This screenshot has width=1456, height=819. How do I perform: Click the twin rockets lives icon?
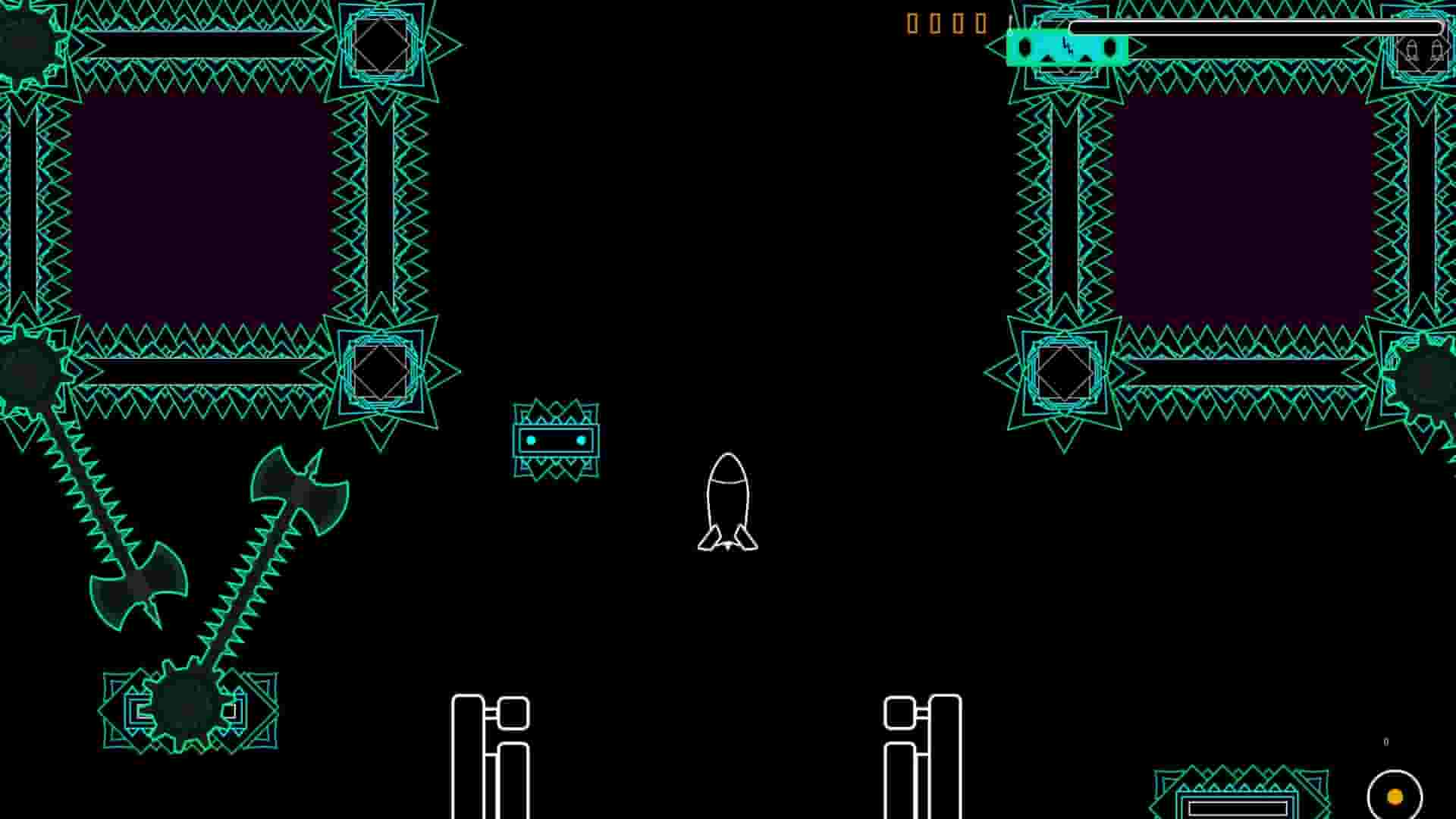coord(1423,52)
